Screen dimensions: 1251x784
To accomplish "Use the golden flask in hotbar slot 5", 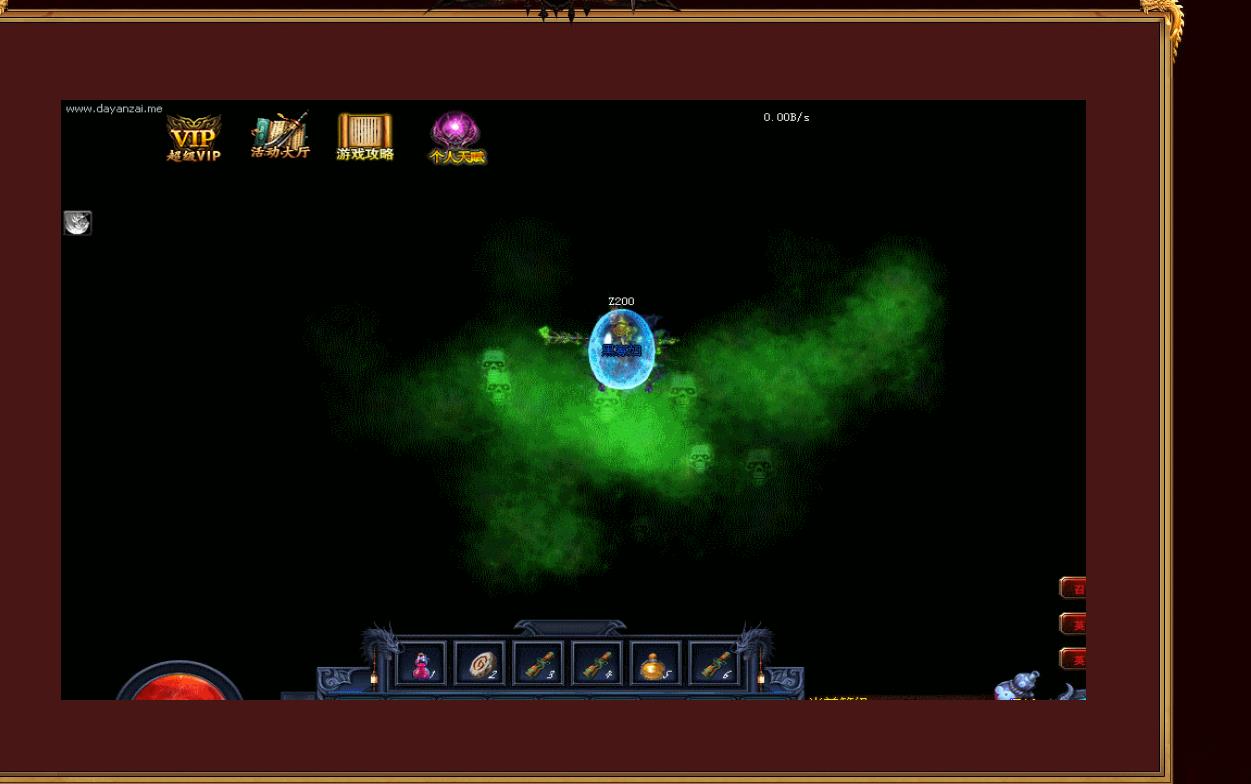I will click(655, 664).
